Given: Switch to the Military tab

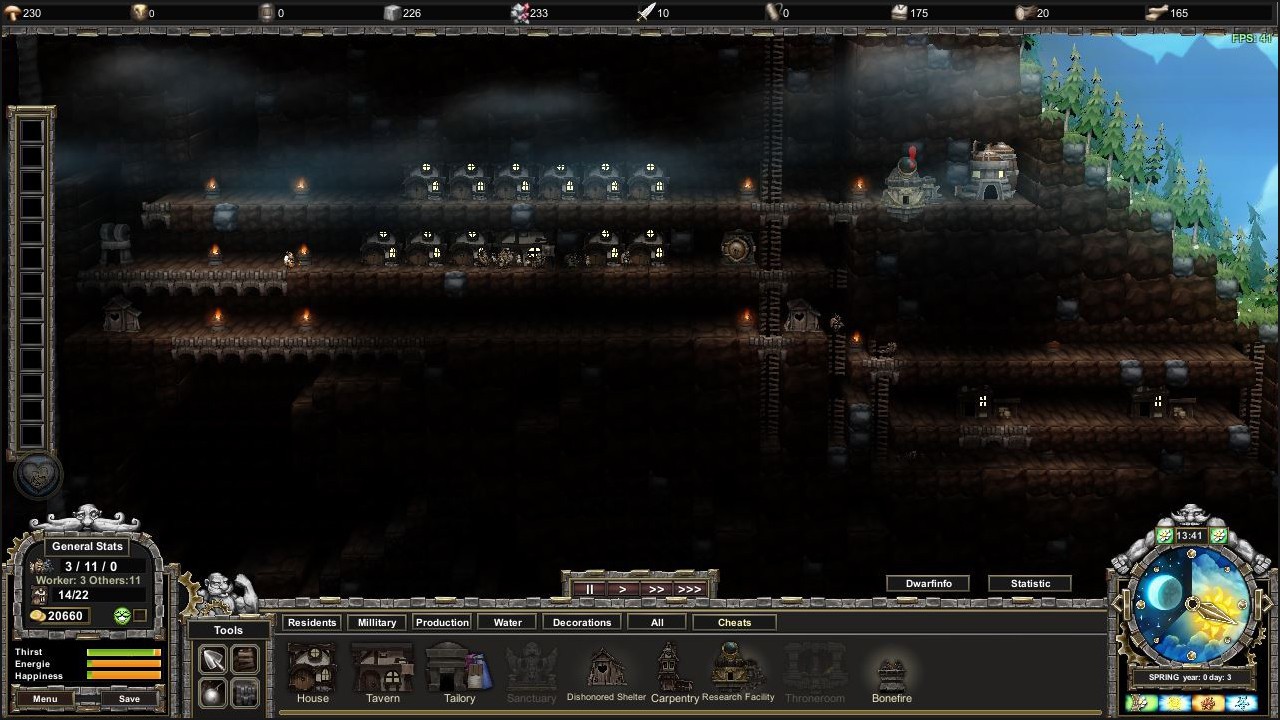Looking at the screenshot, I should tap(376, 622).
